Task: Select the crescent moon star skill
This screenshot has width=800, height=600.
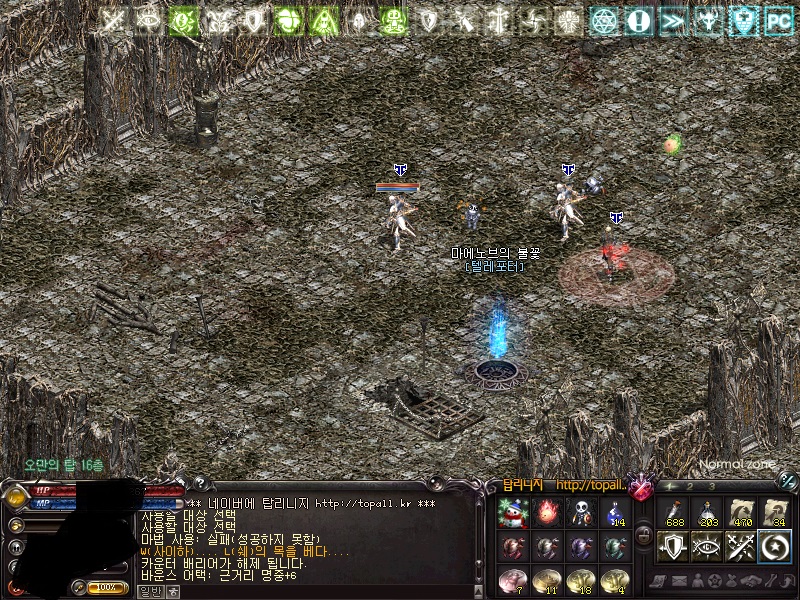Action: pos(775,547)
